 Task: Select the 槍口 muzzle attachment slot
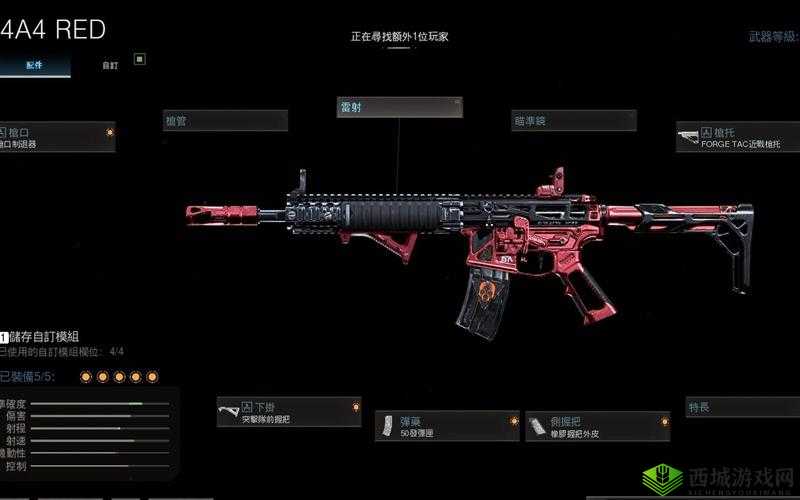(57, 137)
